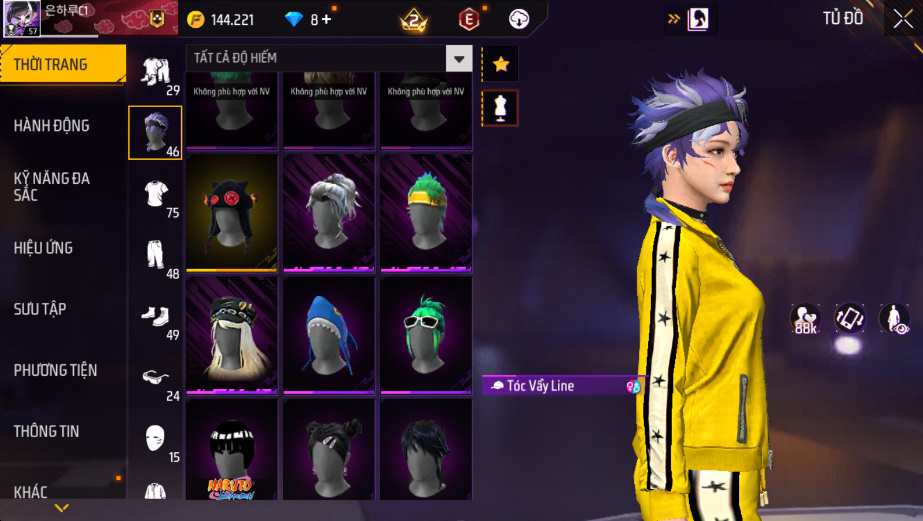Image resolution: width=923 pixels, height=521 pixels.
Task: Choose the blue shark hood headgear
Action: [329, 334]
